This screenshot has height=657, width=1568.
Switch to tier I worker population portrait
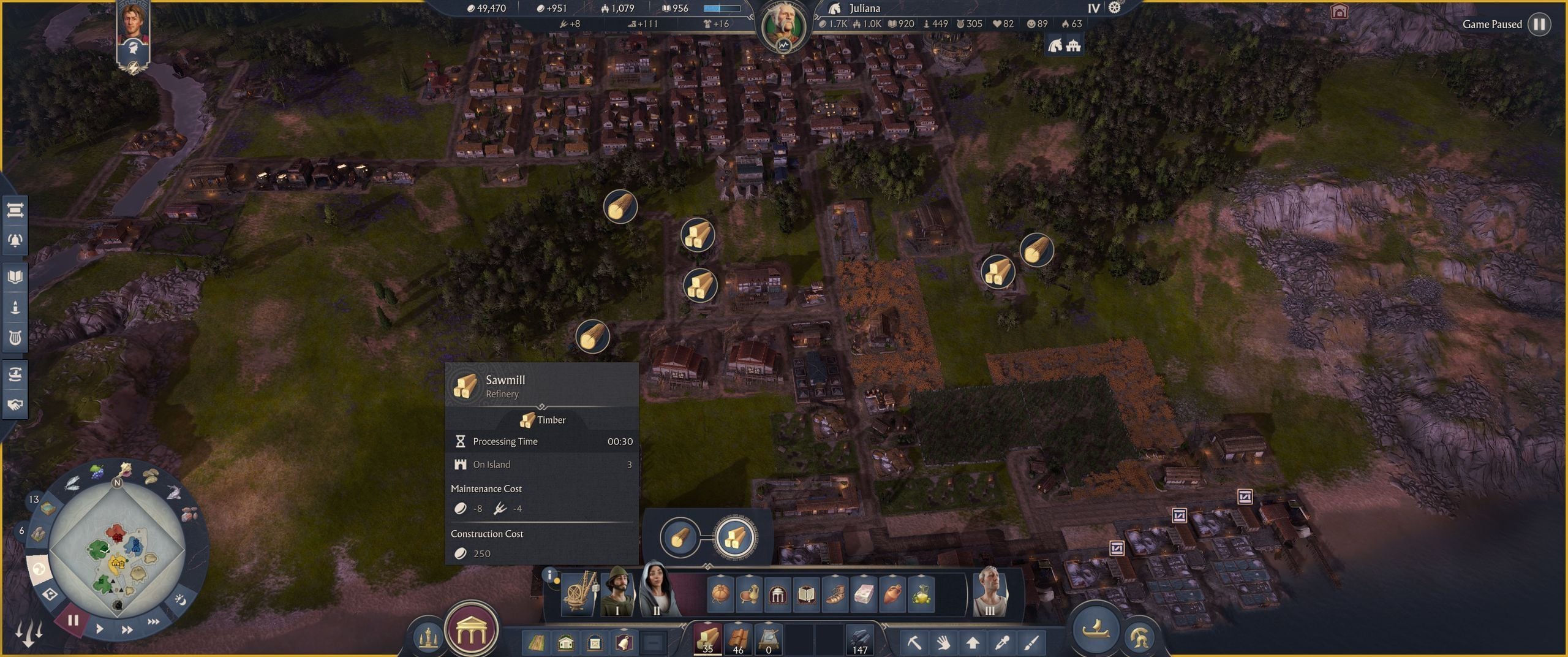click(617, 592)
